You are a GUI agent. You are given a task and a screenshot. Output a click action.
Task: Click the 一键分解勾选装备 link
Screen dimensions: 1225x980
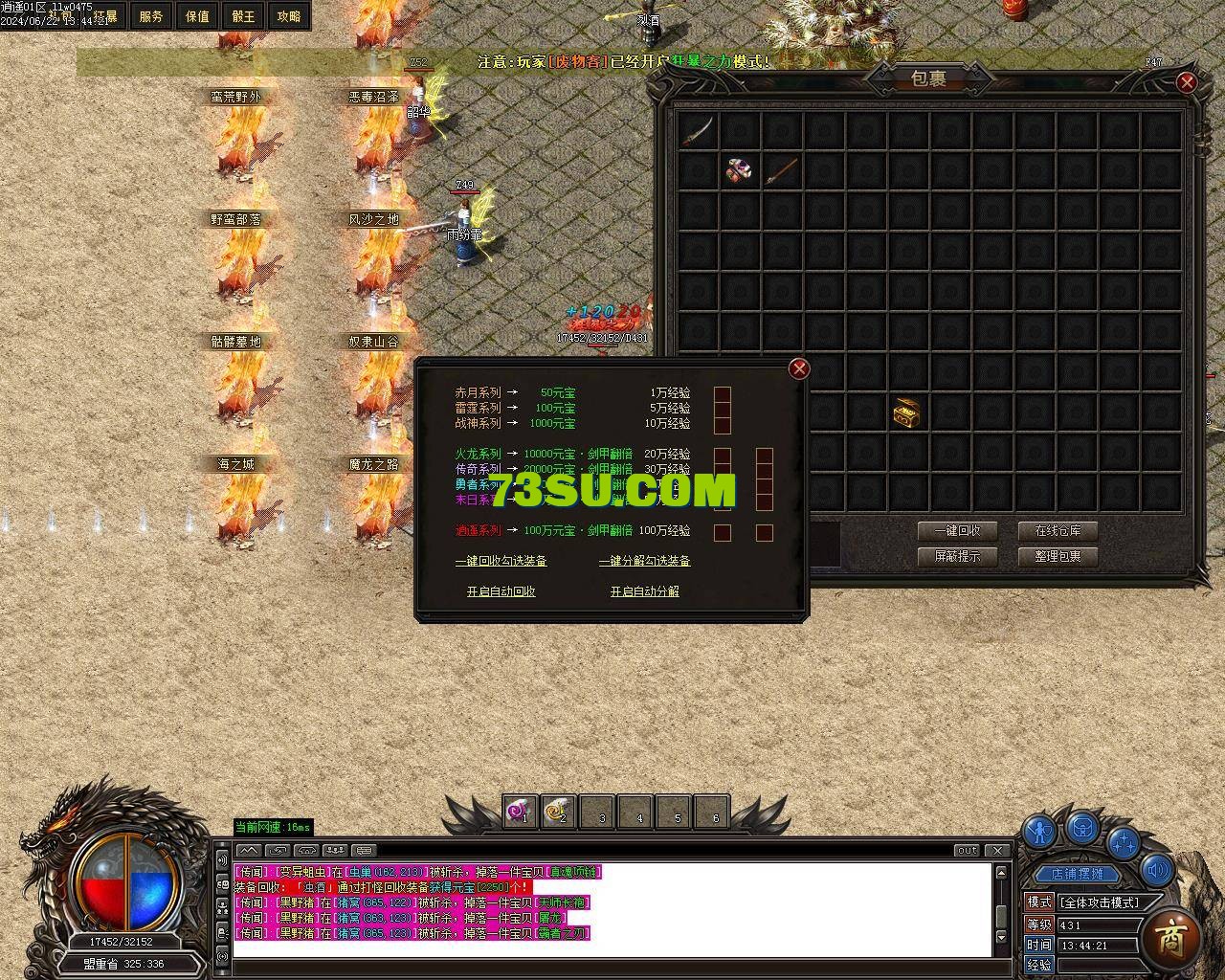(644, 561)
